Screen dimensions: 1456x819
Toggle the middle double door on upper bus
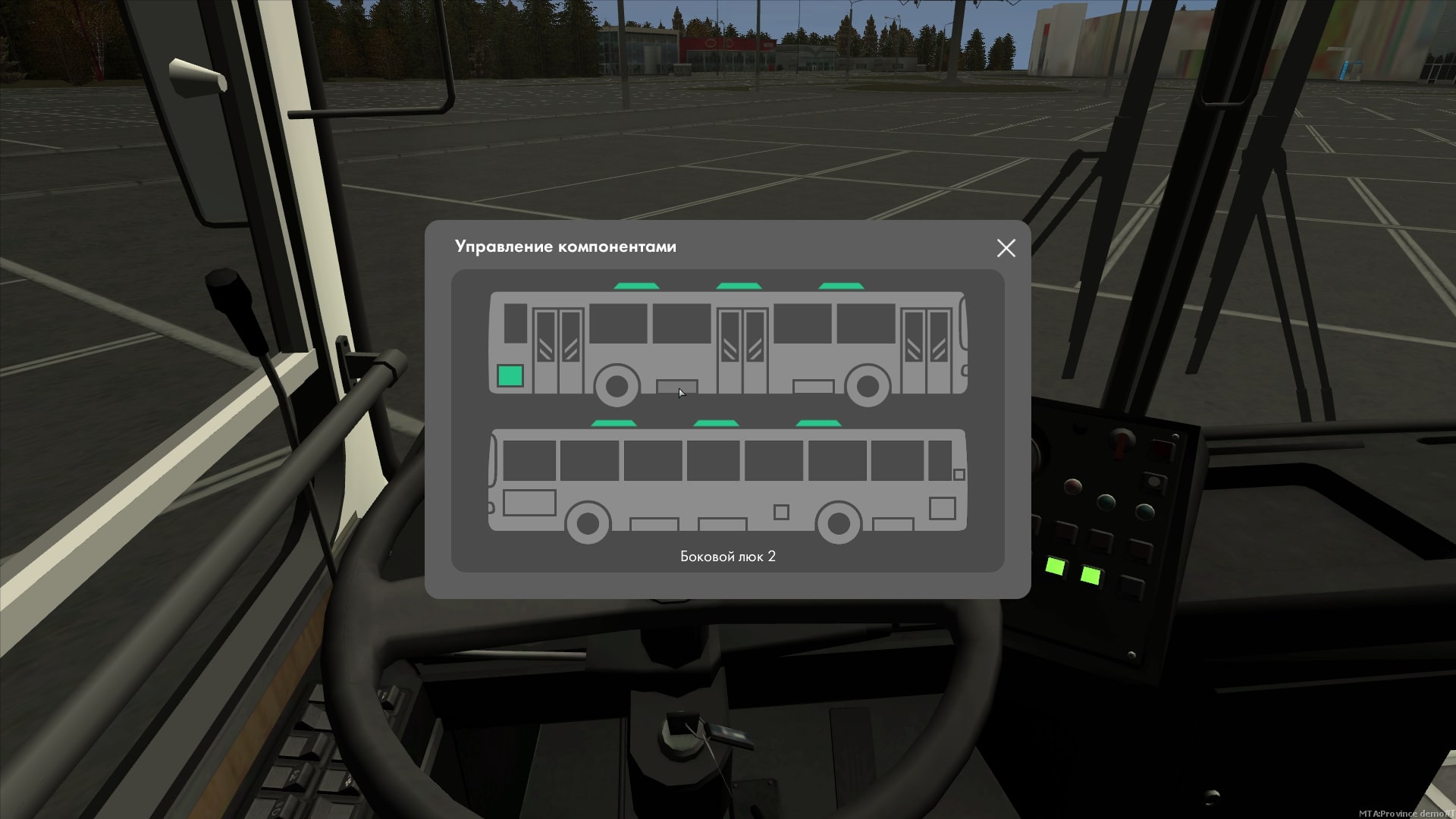pyautogui.click(x=742, y=350)
